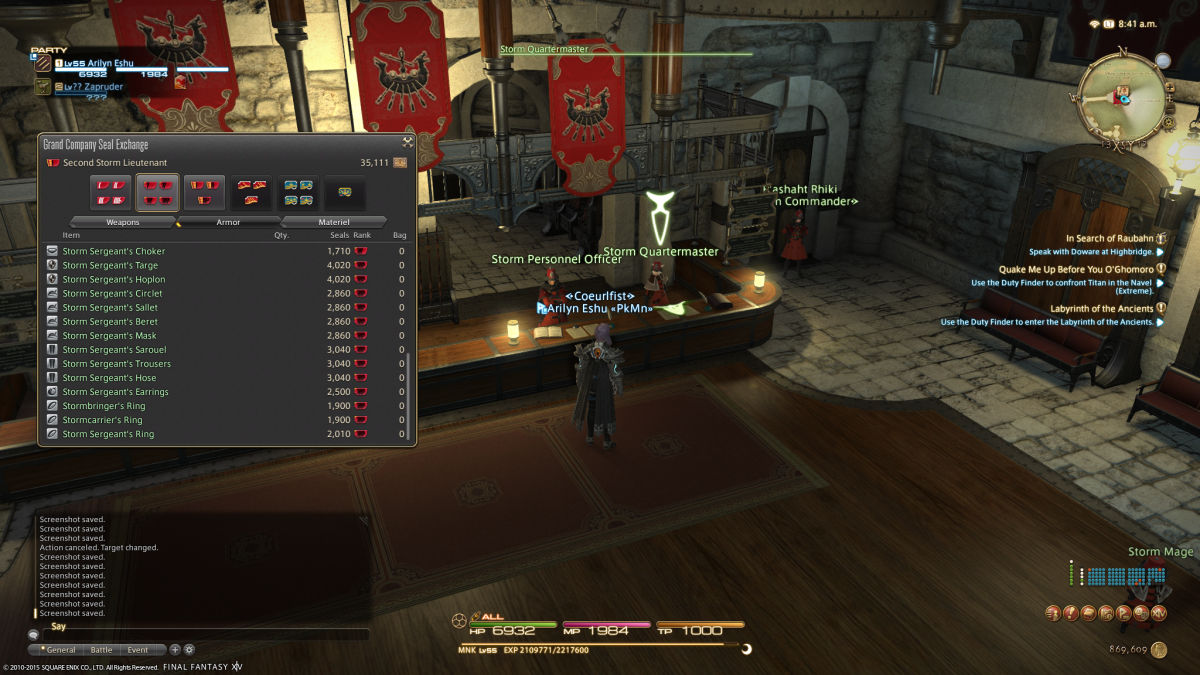1200x675 pixels.
Task: Select Storm Sergeant's Trousers
Action: 116,364
